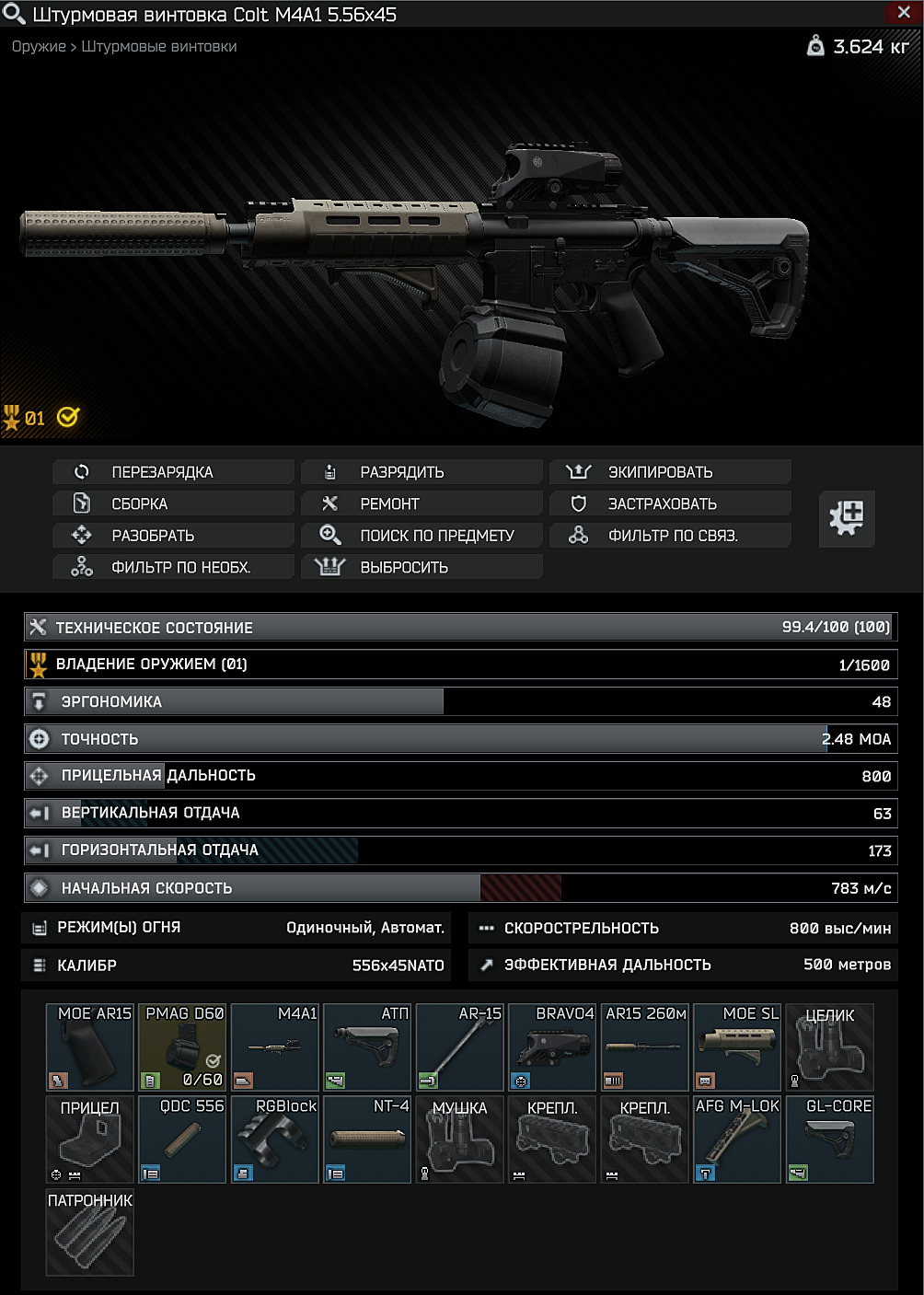
Task: Apply ФИЛЬТР ПО СВЯЗ. filter
Action: coord(670,535)
